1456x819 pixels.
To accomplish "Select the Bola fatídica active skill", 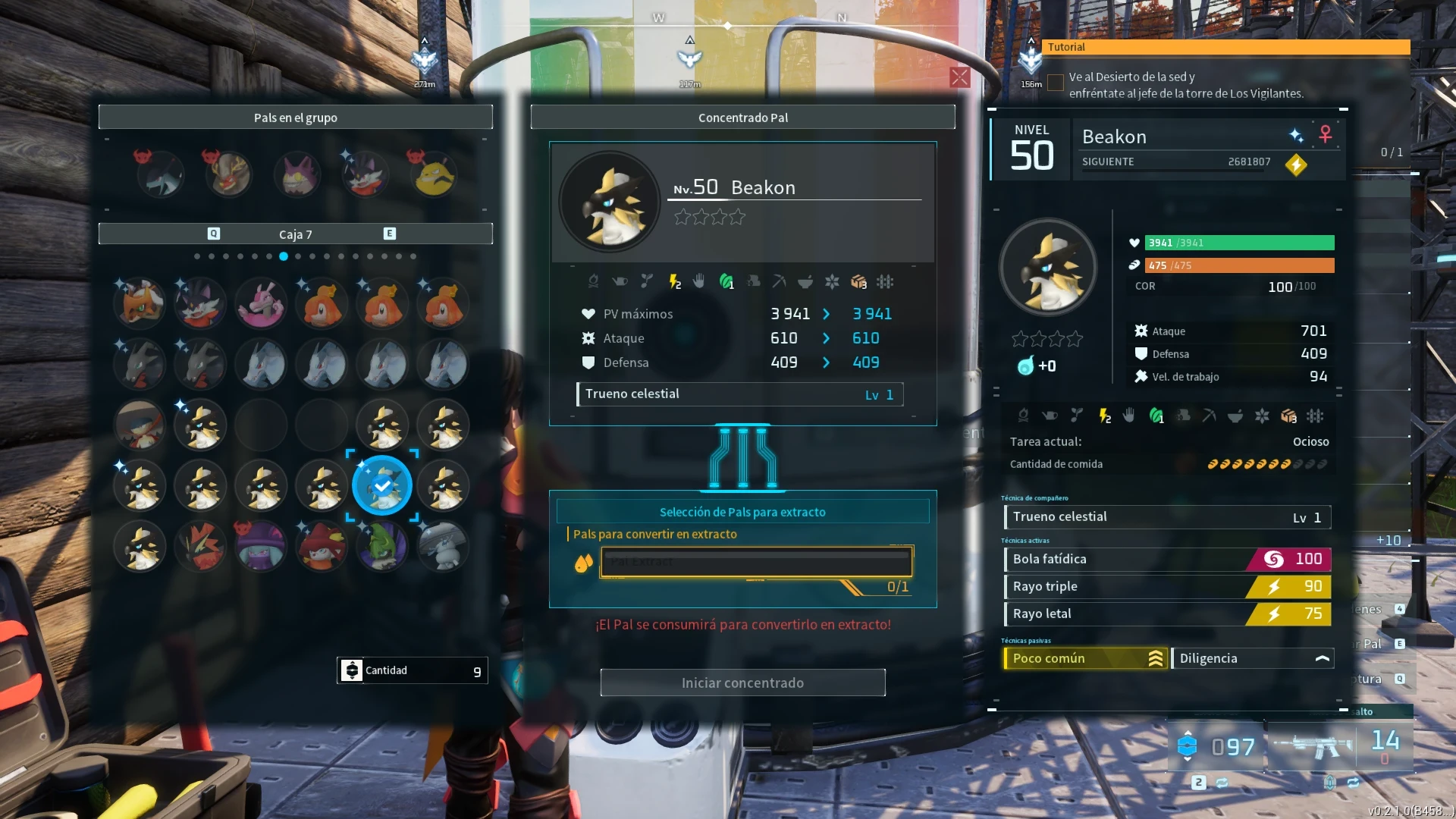I will click(1167, 559).
